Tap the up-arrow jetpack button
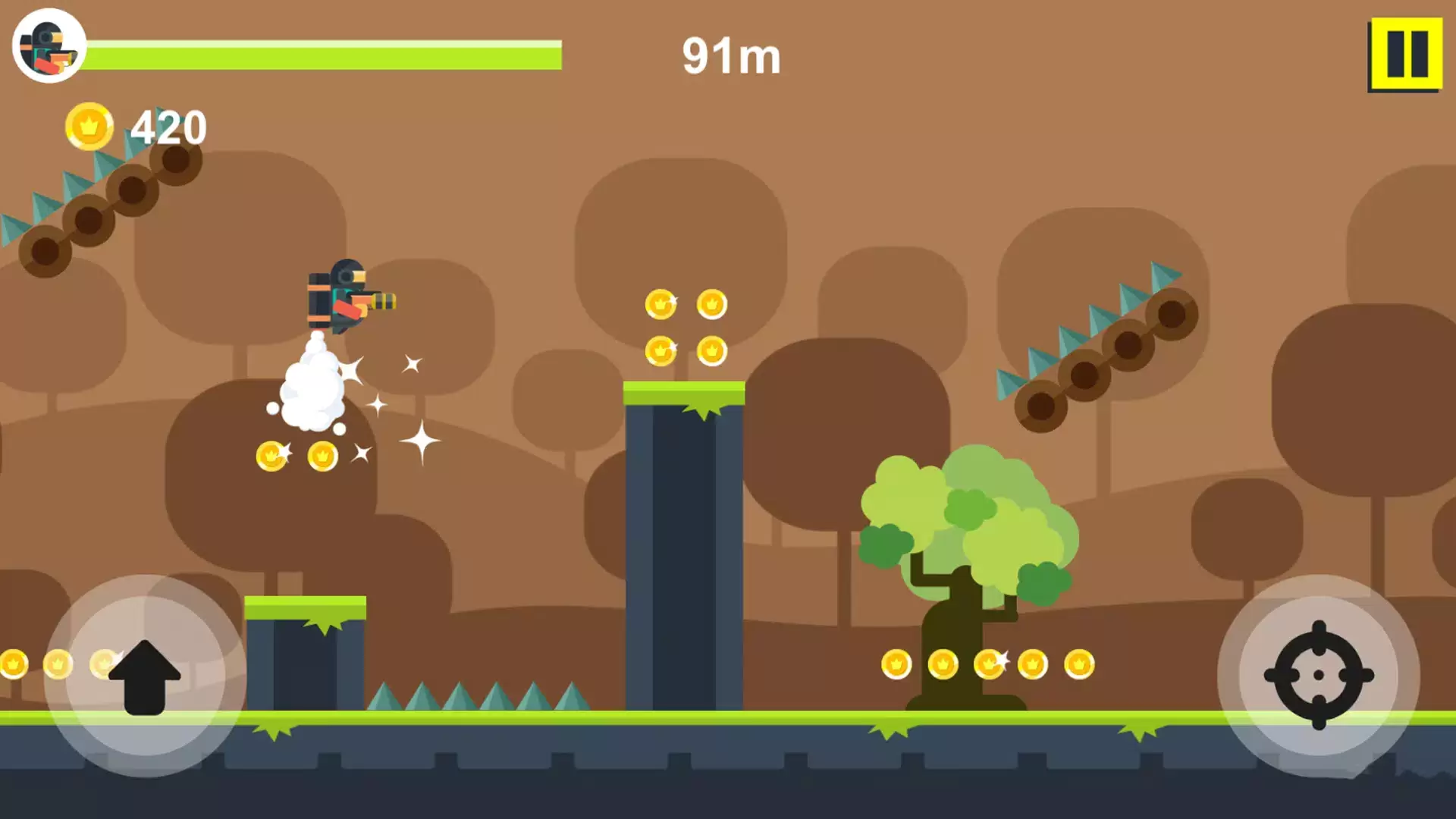 click(145, 676)
